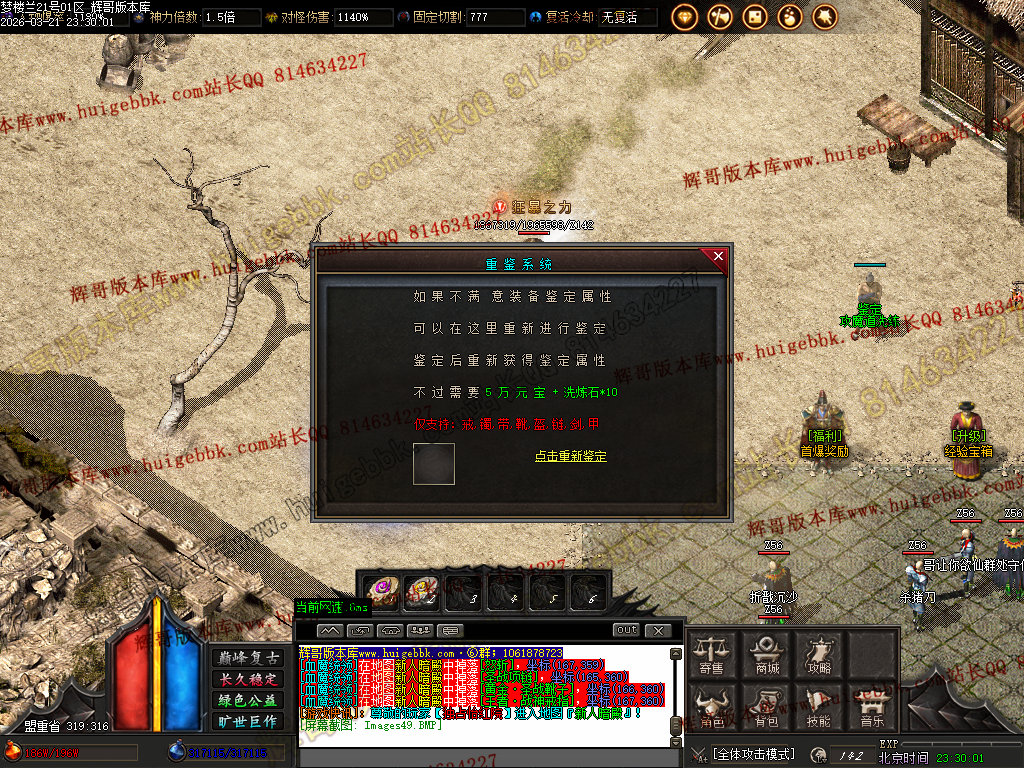Open the 寄售 consignment menu
1024x768 pixels.
[x=712, y=655]
